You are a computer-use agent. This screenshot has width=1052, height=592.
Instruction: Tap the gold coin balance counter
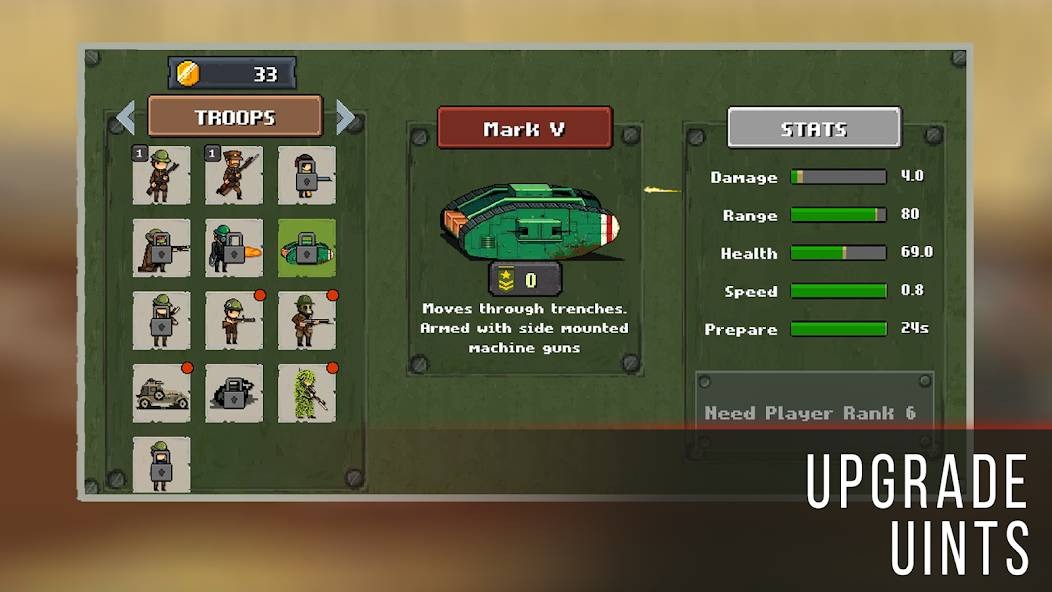click(232, 74)
